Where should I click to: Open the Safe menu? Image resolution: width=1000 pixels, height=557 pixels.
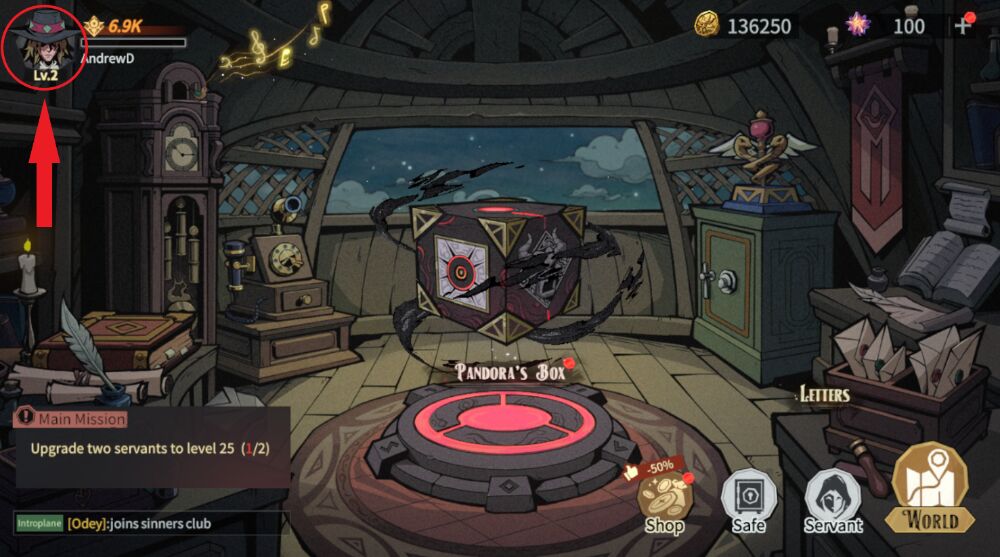pos(747,500)
